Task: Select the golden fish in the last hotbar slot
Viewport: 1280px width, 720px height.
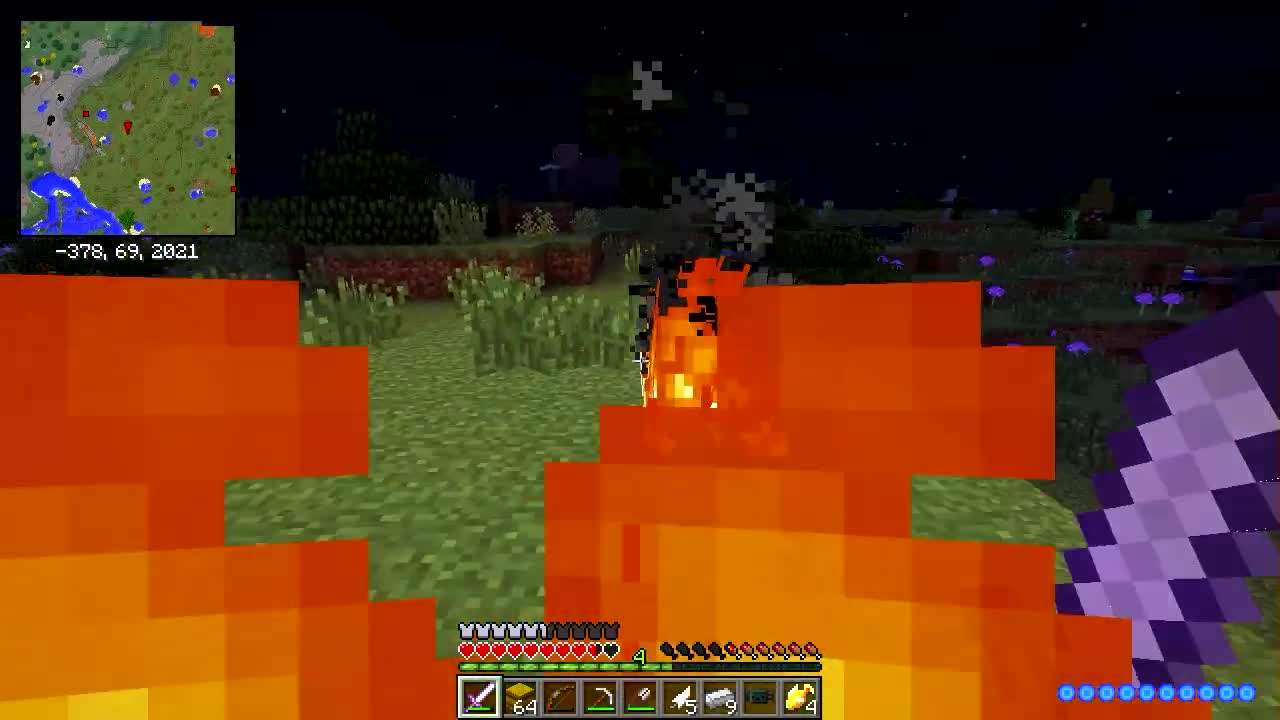Action: pyautogui.click(x=799, y=697)
